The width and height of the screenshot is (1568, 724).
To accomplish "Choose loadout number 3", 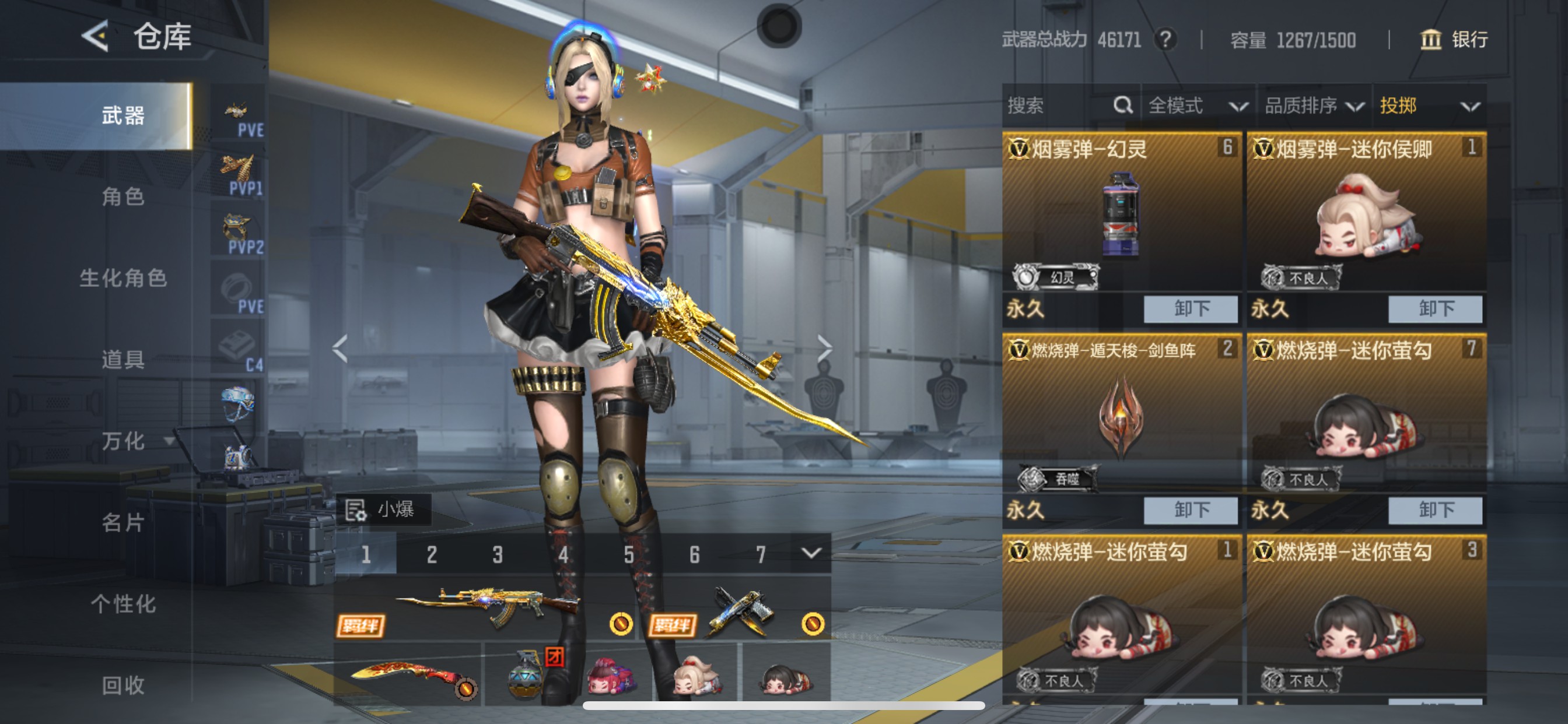I will tap(498, 554).
